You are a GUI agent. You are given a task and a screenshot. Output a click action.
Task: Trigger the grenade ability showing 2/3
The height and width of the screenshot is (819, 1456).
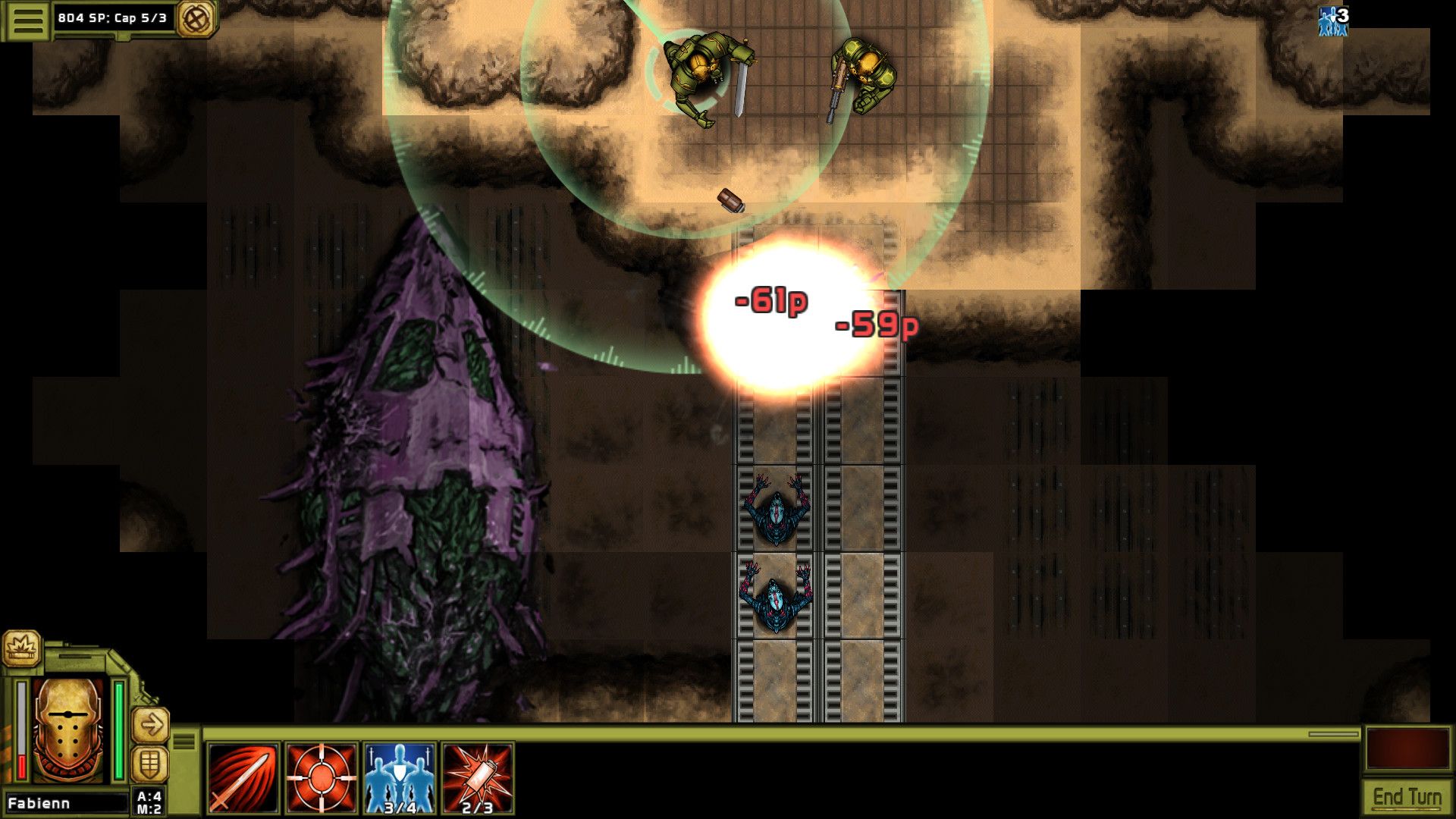click(476, 775)
